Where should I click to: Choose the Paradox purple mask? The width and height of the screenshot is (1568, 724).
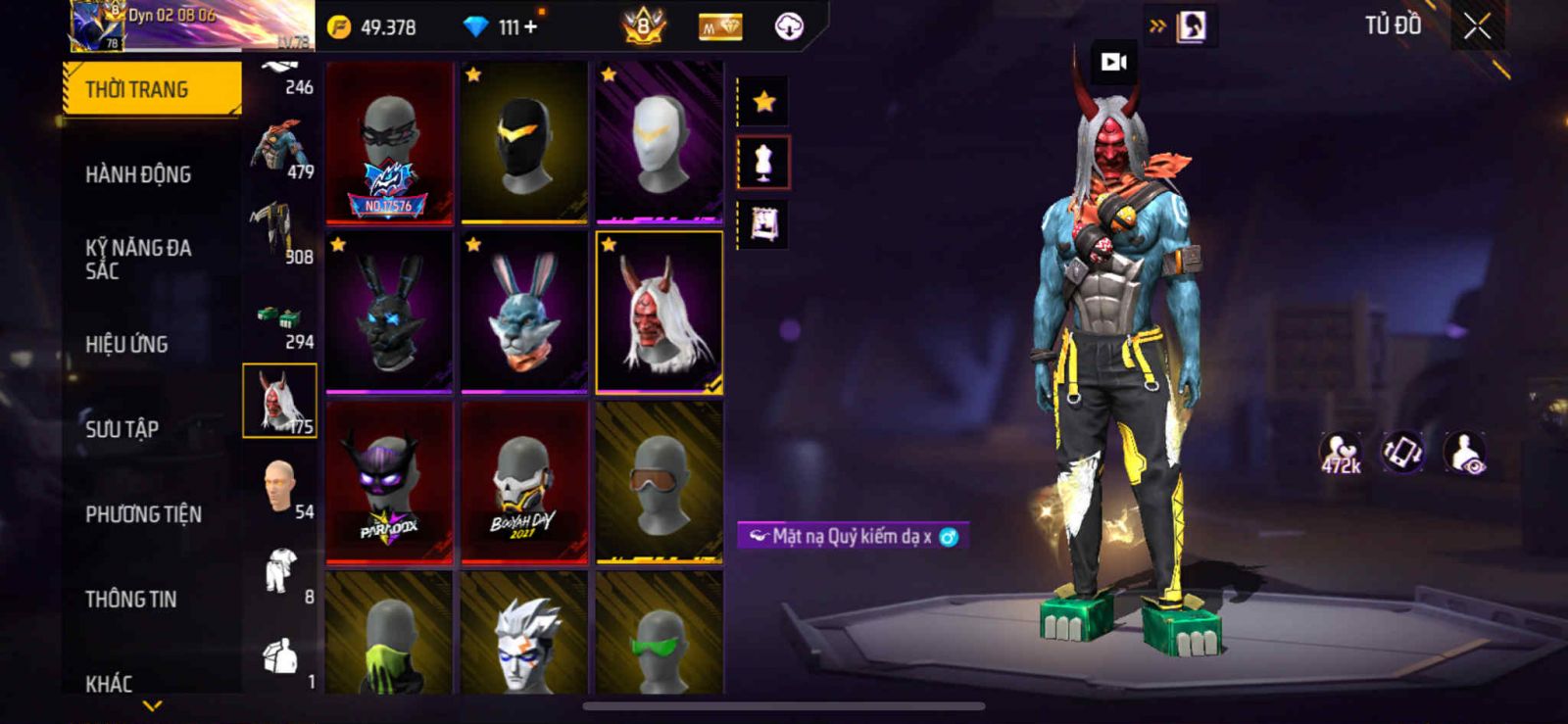[389, 482]
